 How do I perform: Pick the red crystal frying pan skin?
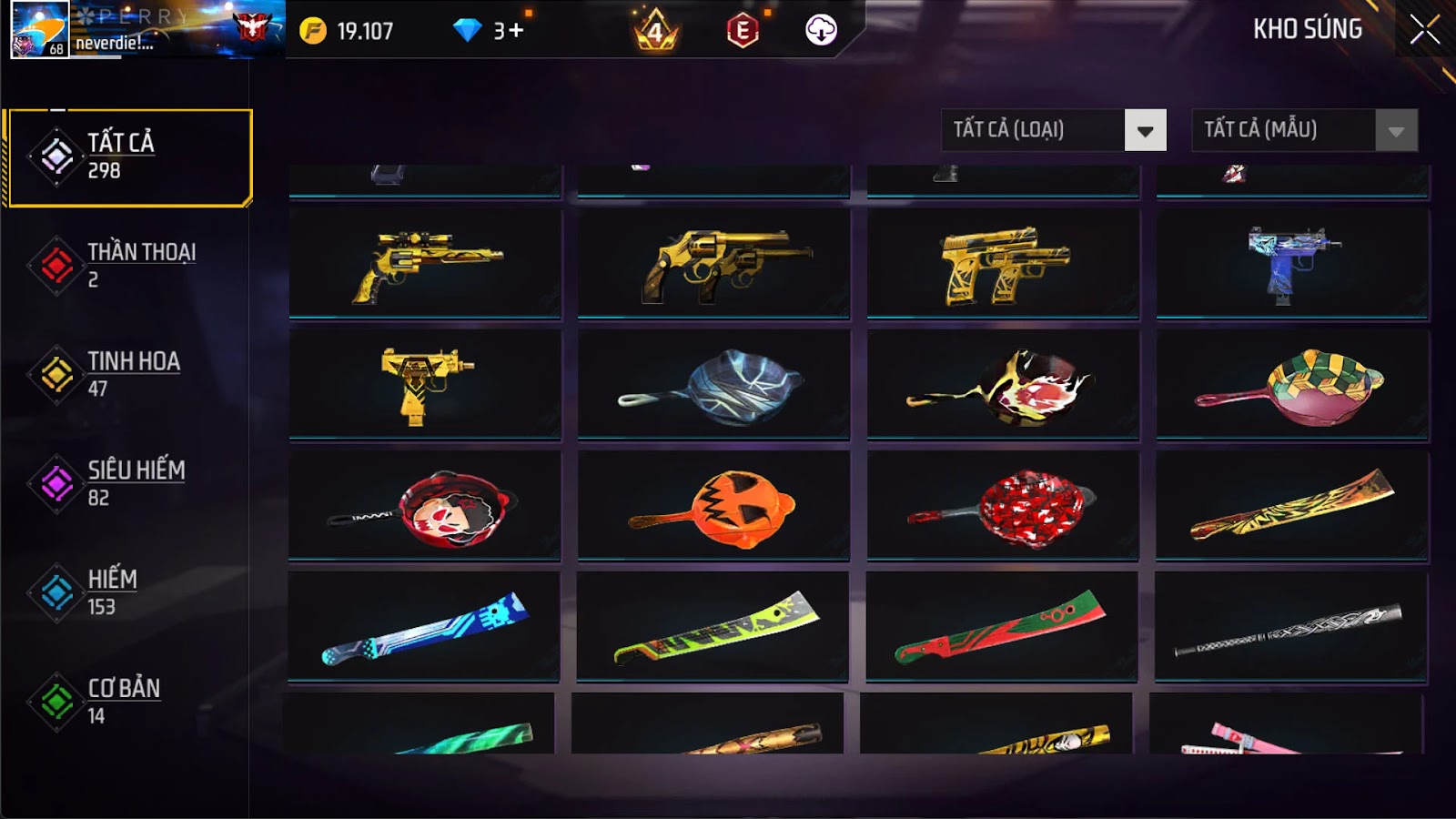1003,506
